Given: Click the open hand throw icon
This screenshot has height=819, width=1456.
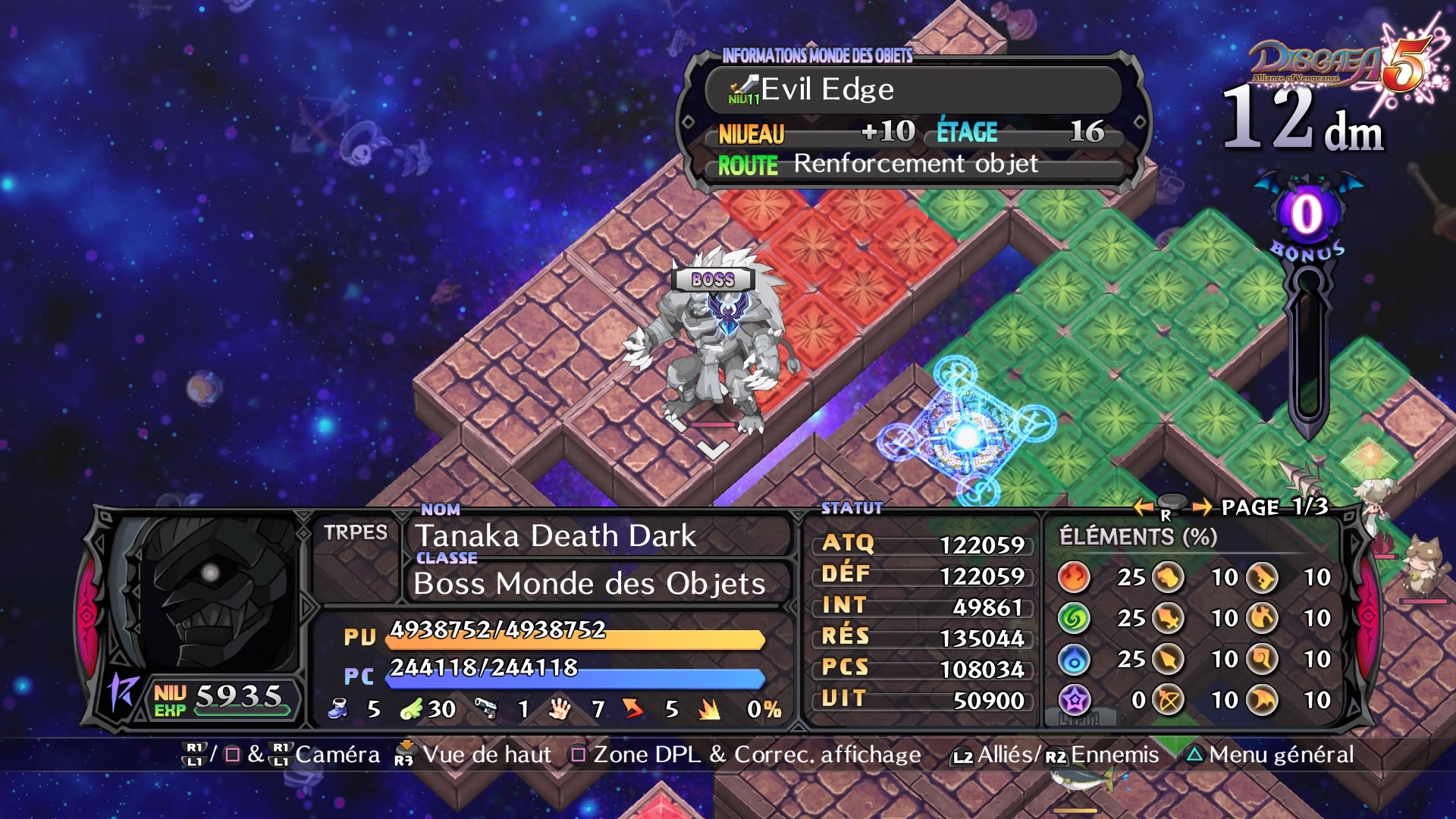Looking at the screenshot, I should point(560,709).
